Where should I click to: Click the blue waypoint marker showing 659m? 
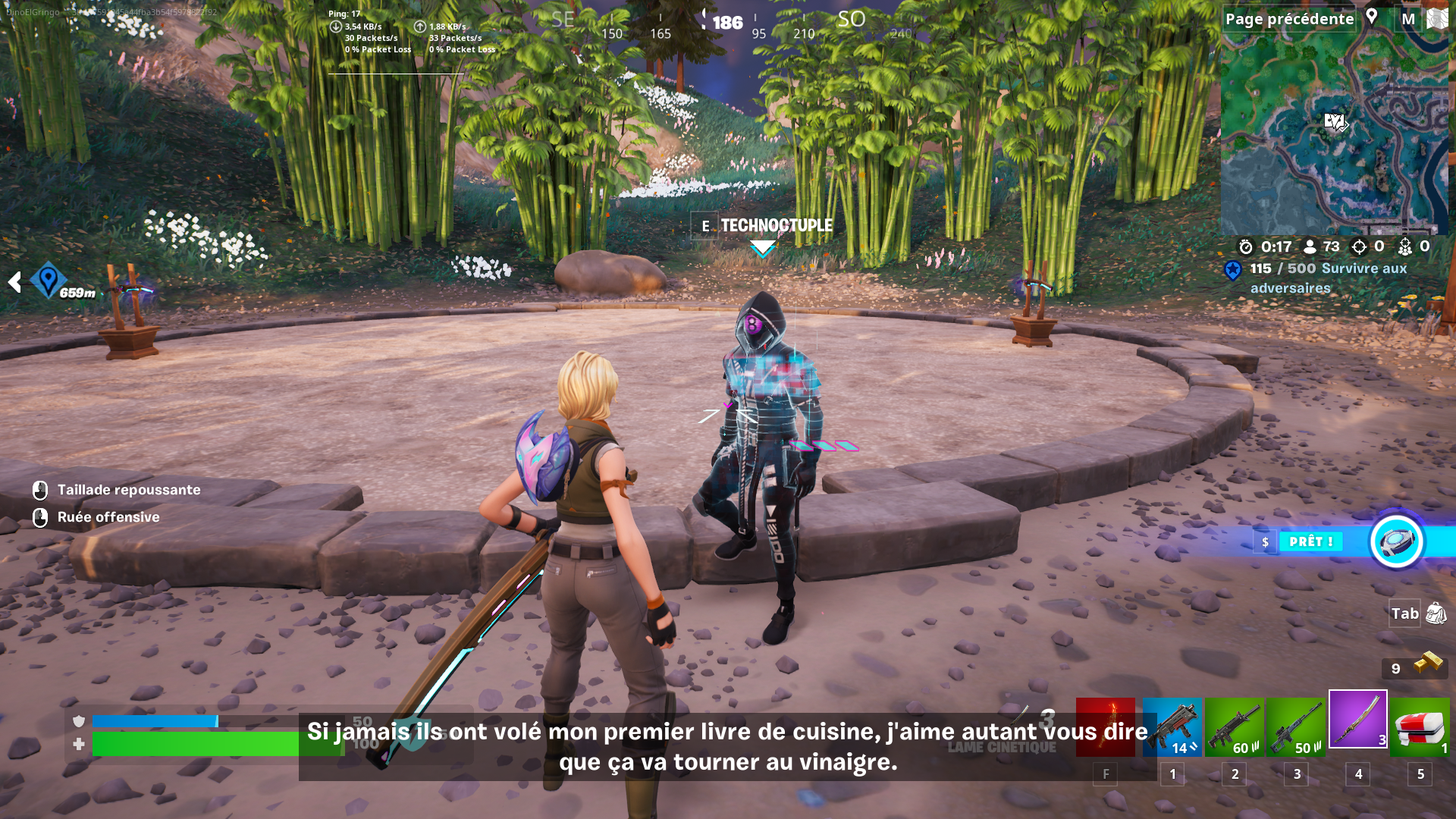49,281
